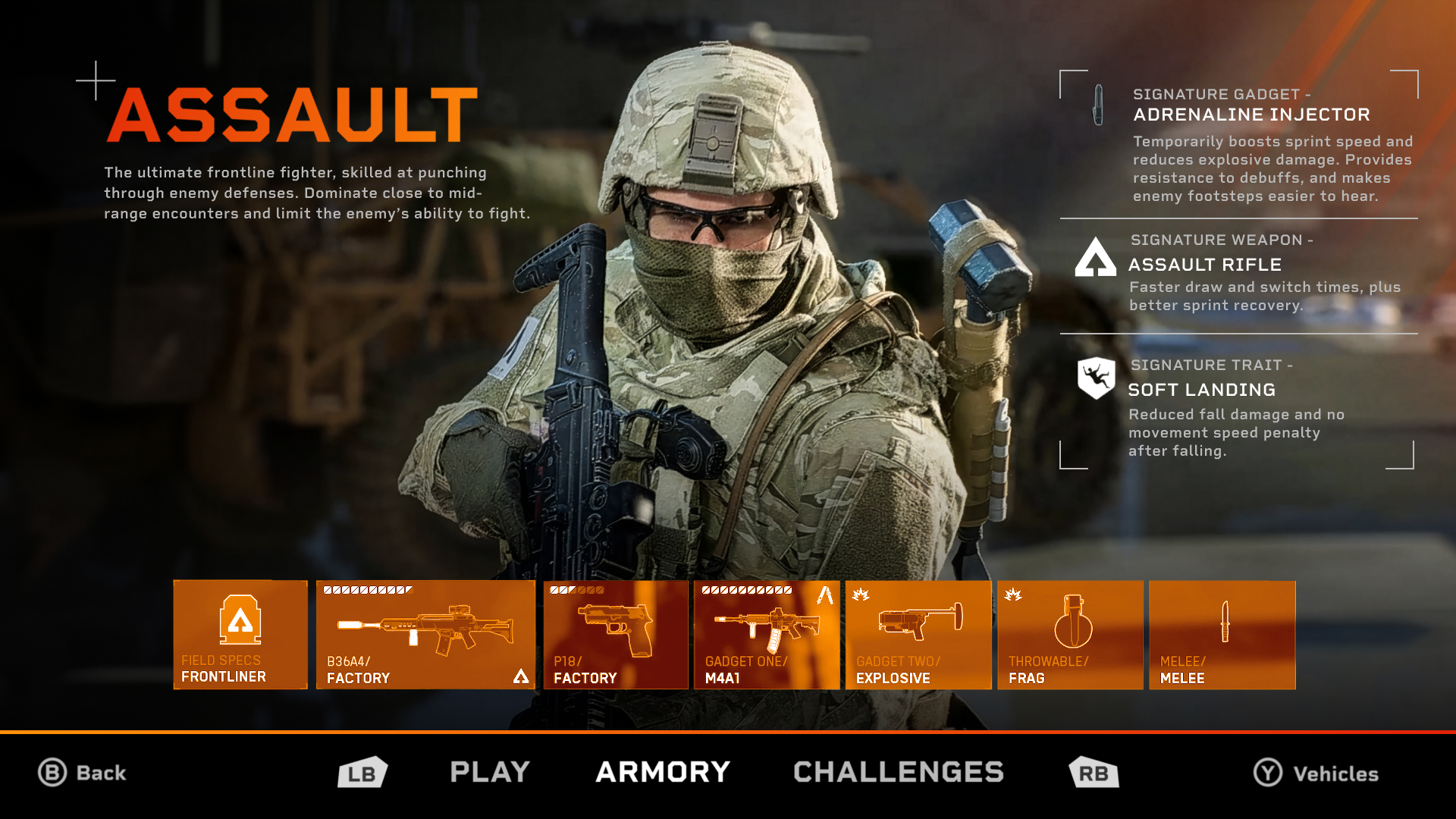Select the Frag throwable
The height and width of the screenshot is (819, 1456).
(x=1070, y=635)
